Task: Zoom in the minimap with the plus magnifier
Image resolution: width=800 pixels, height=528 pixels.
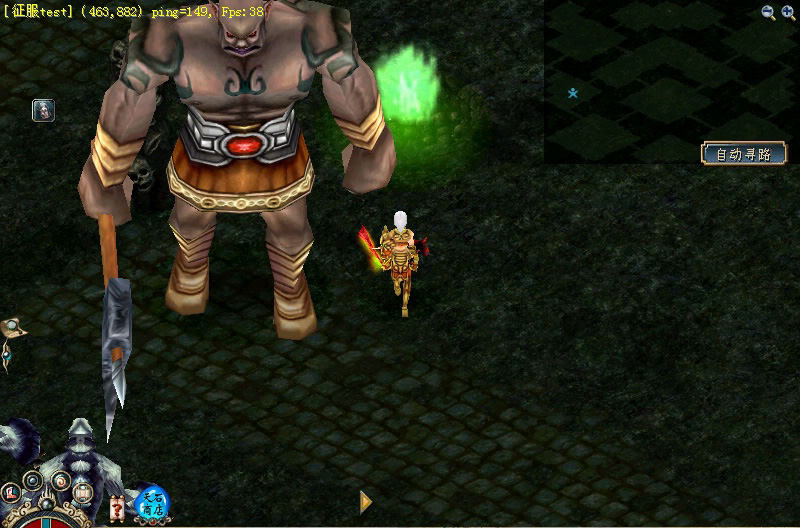Action: click(x=787, y=12)
